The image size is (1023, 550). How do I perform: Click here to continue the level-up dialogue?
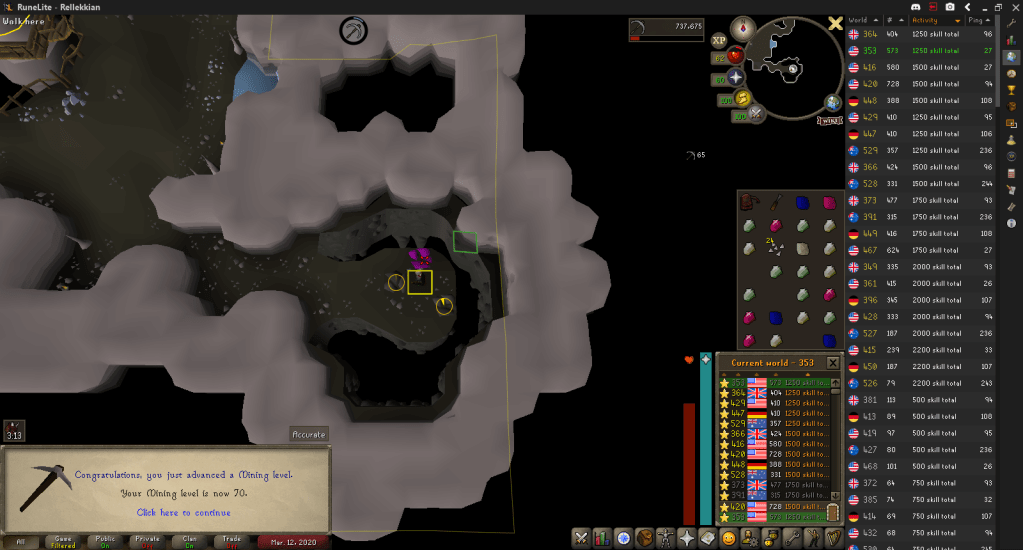pyautogui.click(x=182, y=512)
